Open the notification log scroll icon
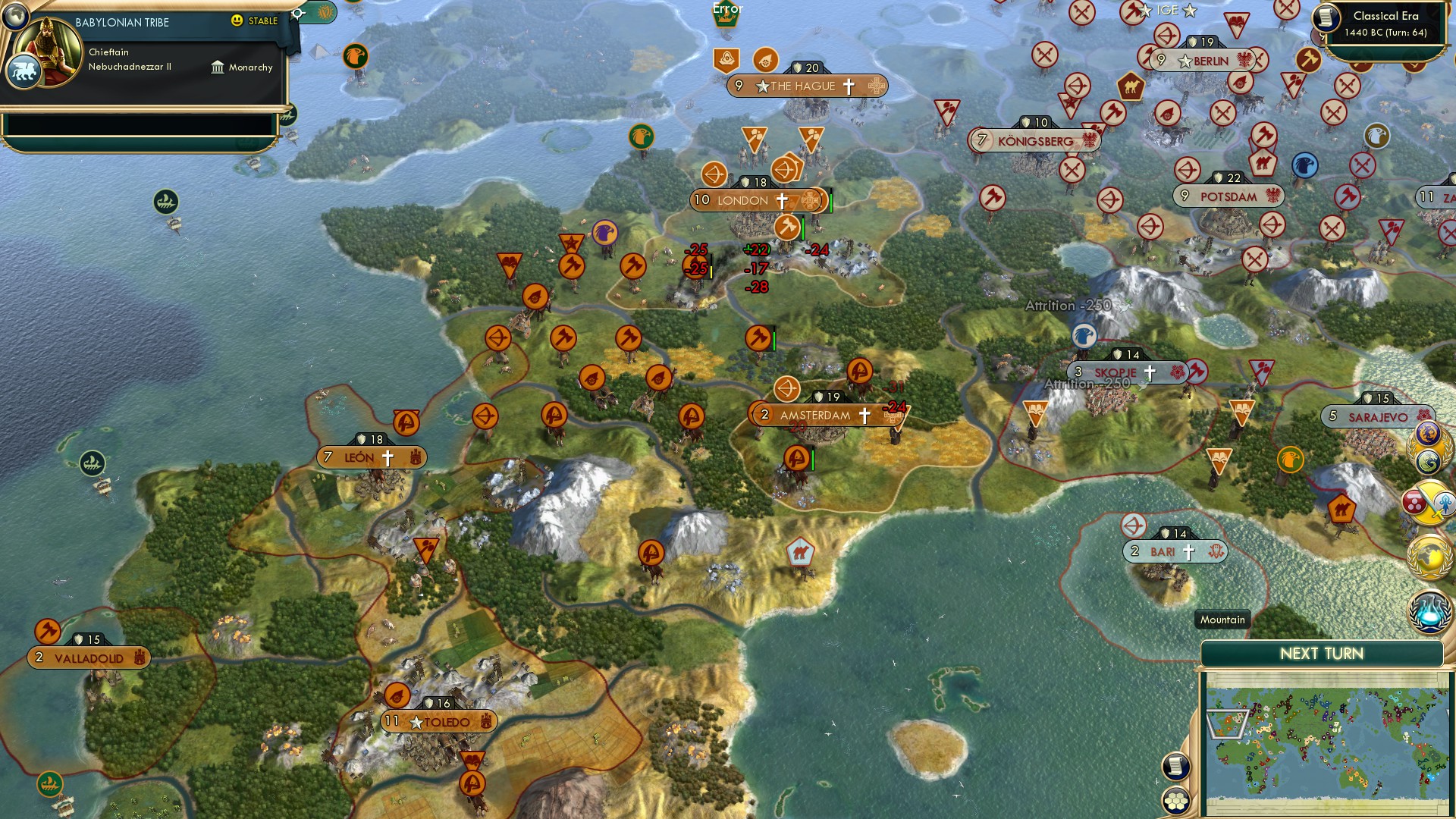 click(x=1175, y=766)
